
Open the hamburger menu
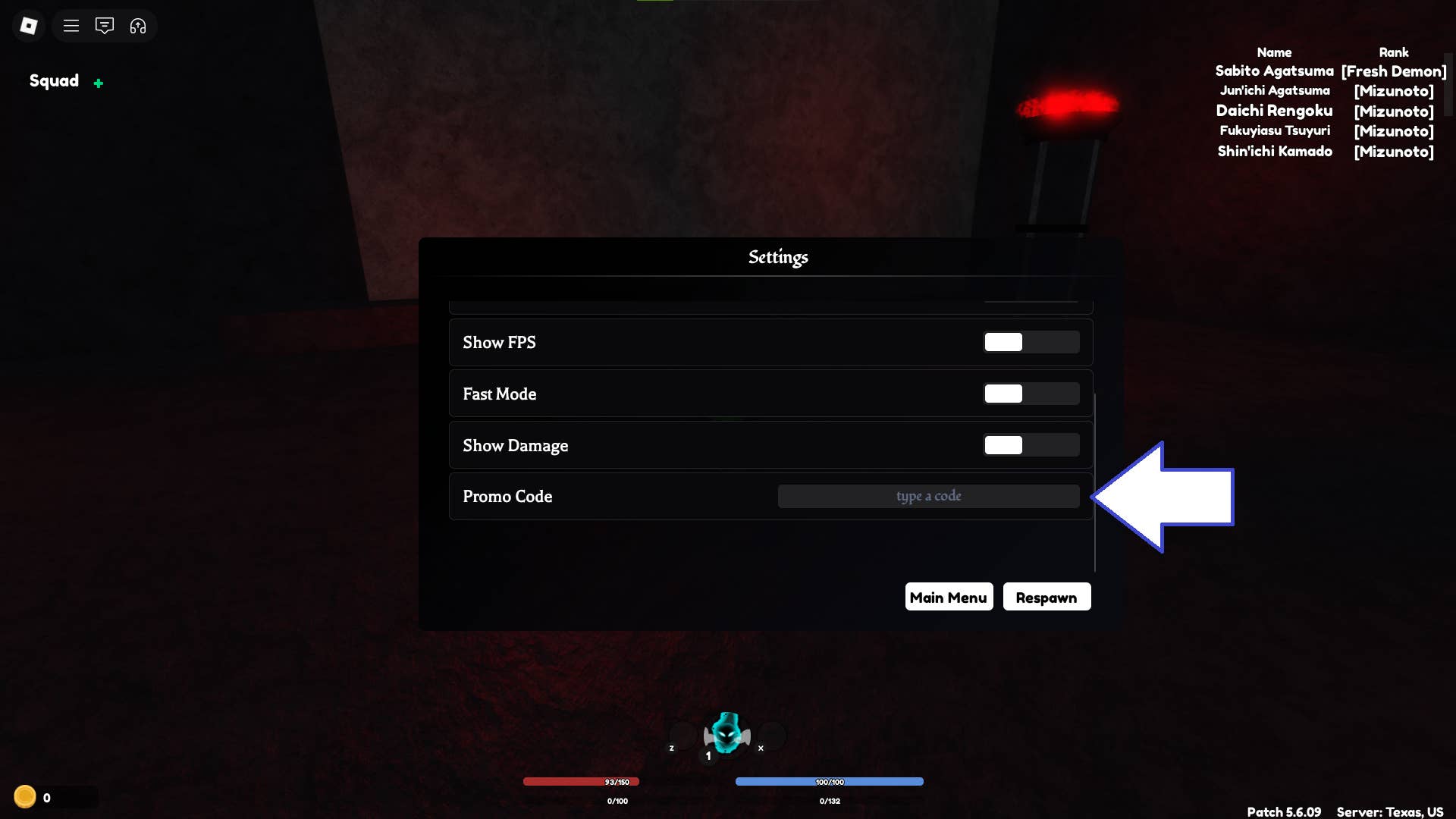(x=71, y=25)
